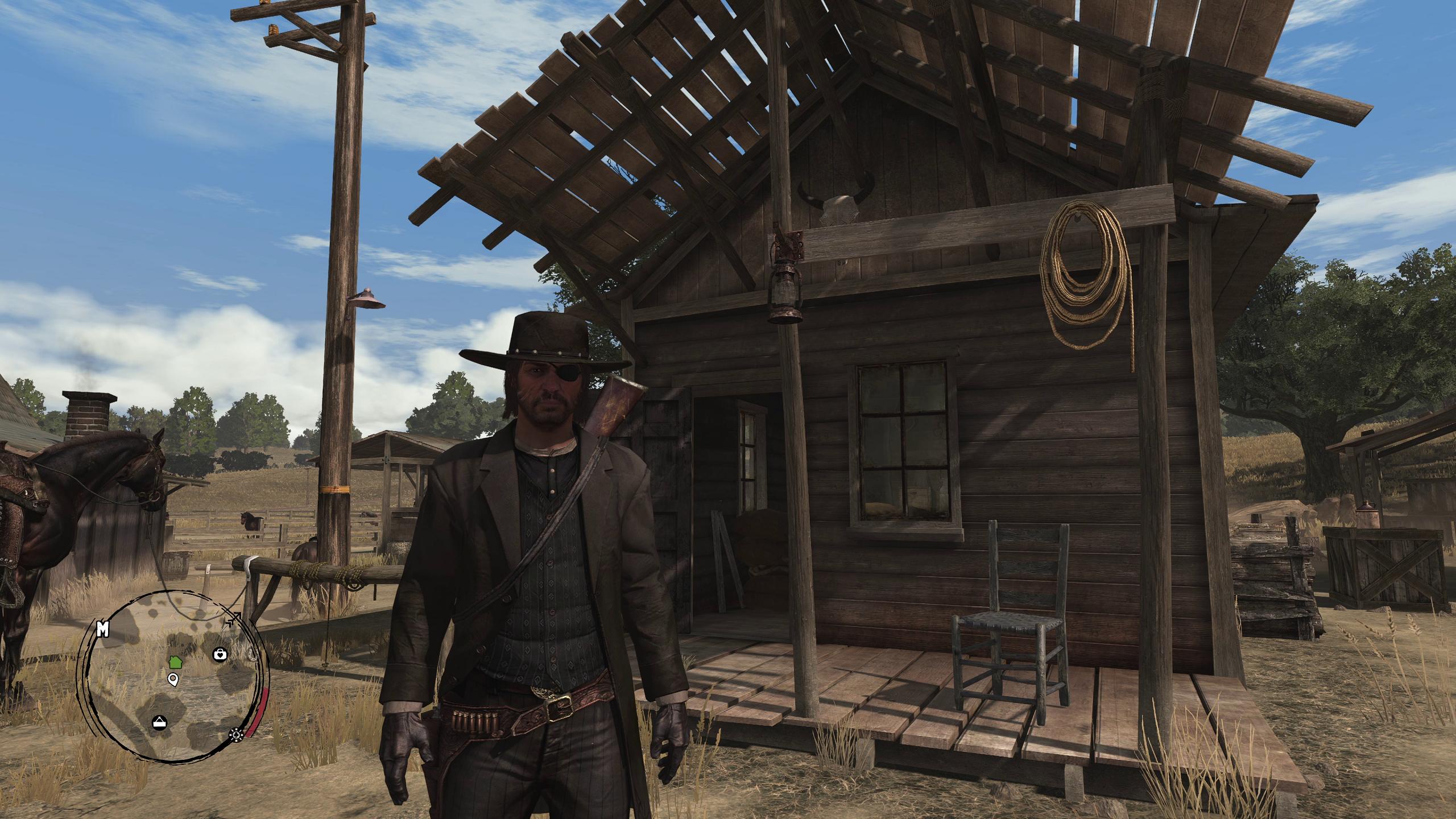Image resolution: width=1456 pixels, height=819 pixels.
Task: Click the poker chip marker on minimap edge
Action: [x=235, y=735]
